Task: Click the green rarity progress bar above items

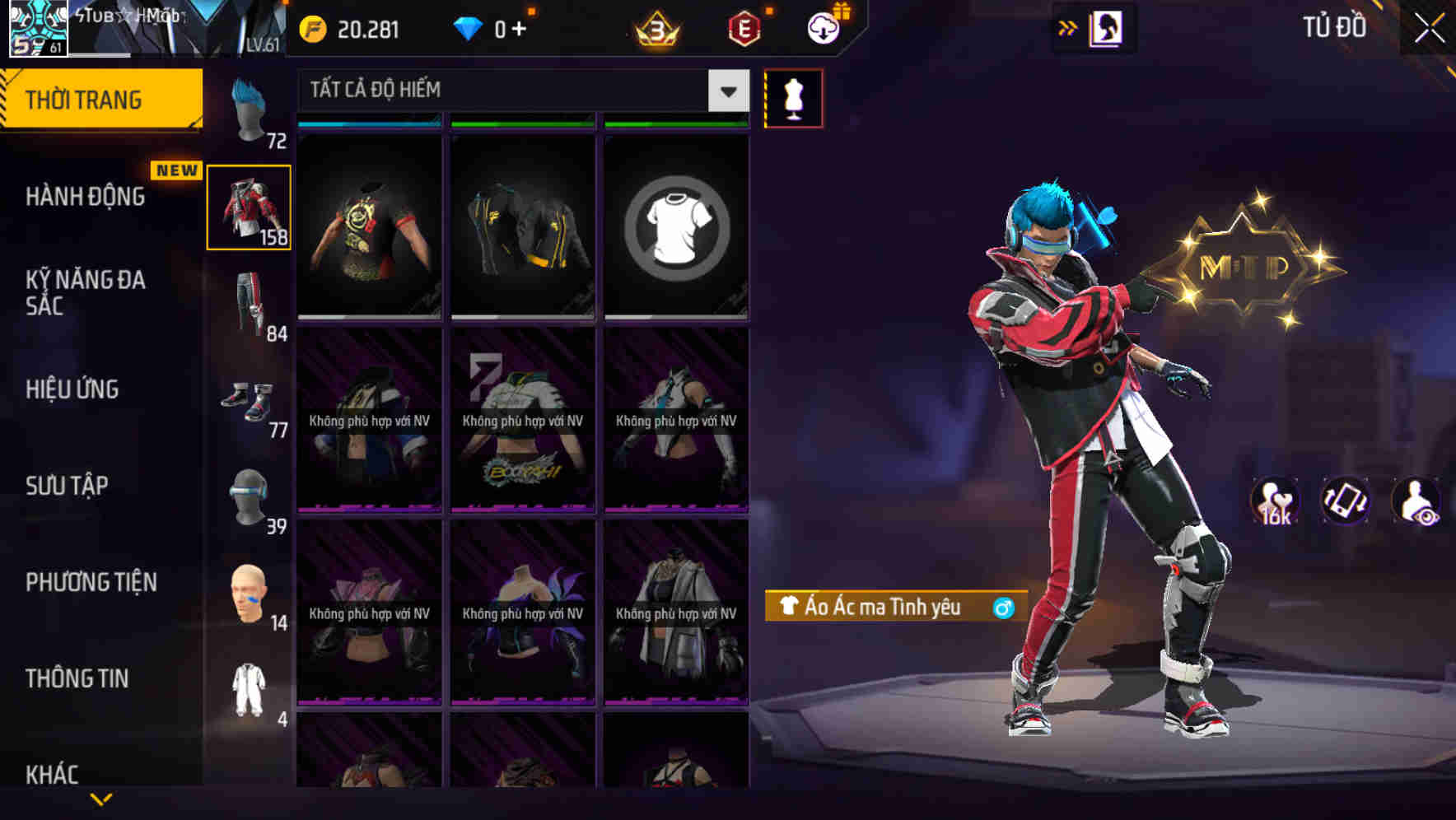Action: point(522,123)
